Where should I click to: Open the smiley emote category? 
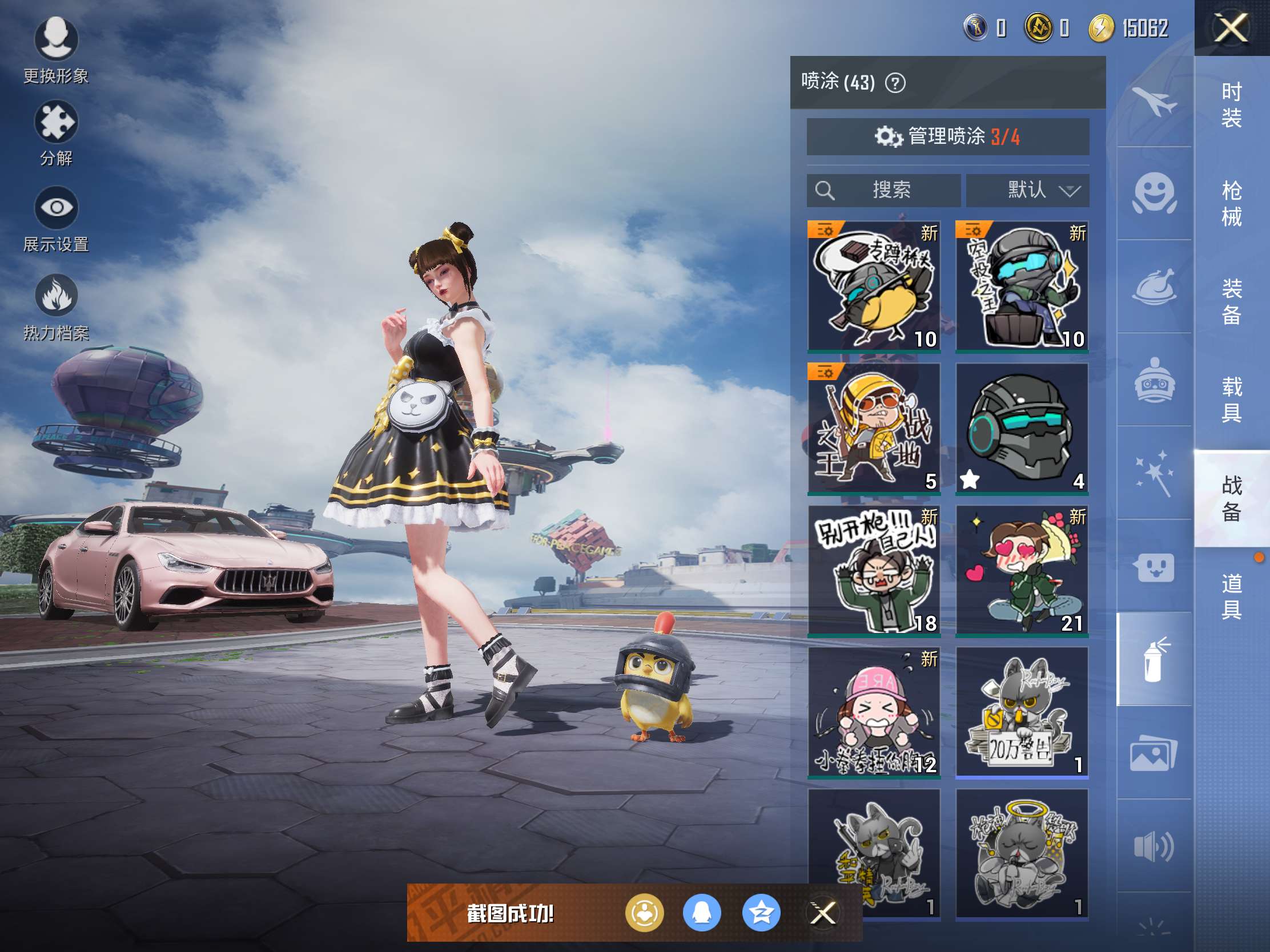(1154, 193)
